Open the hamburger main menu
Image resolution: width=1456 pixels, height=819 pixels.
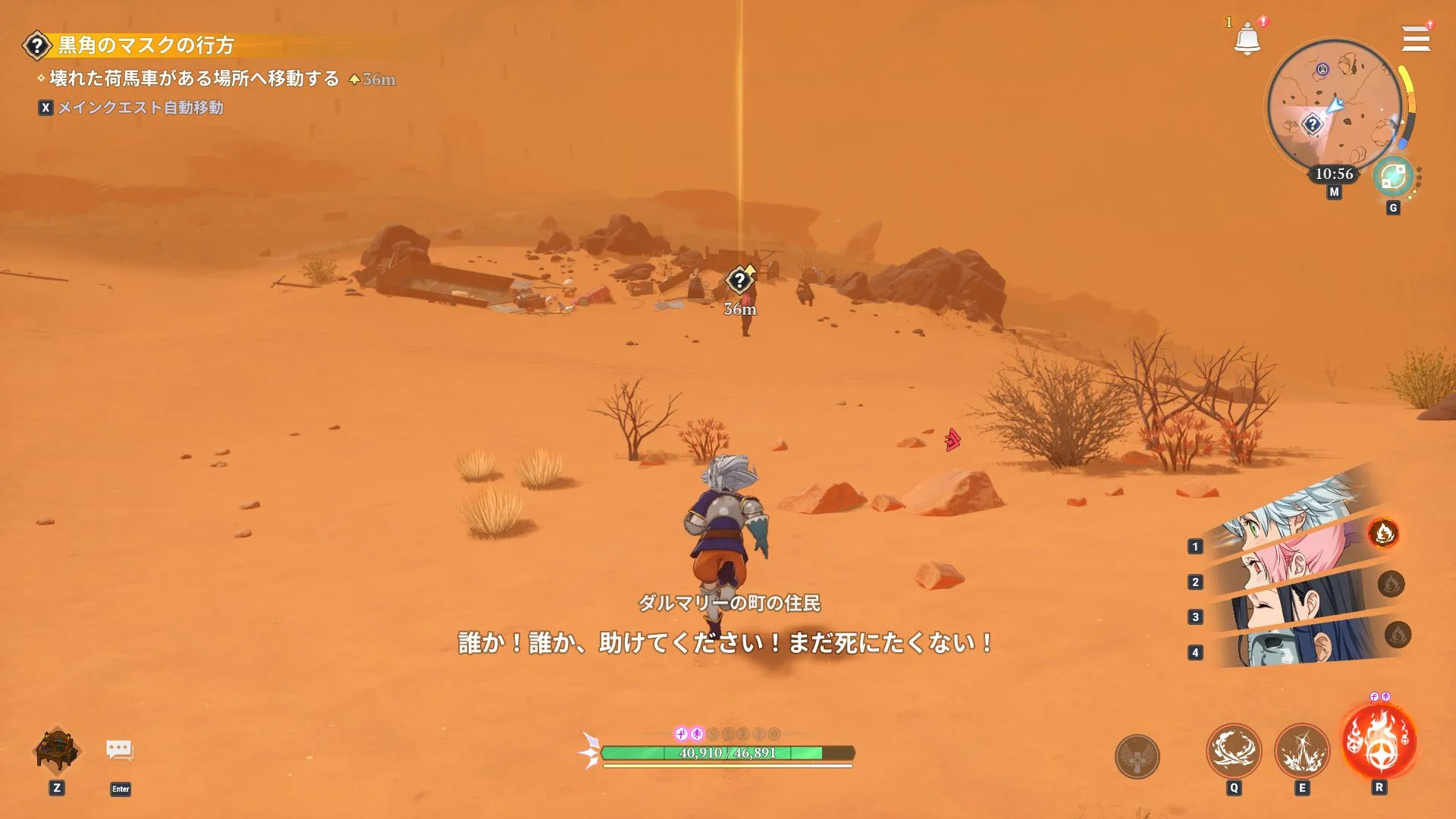[1417, 37]
